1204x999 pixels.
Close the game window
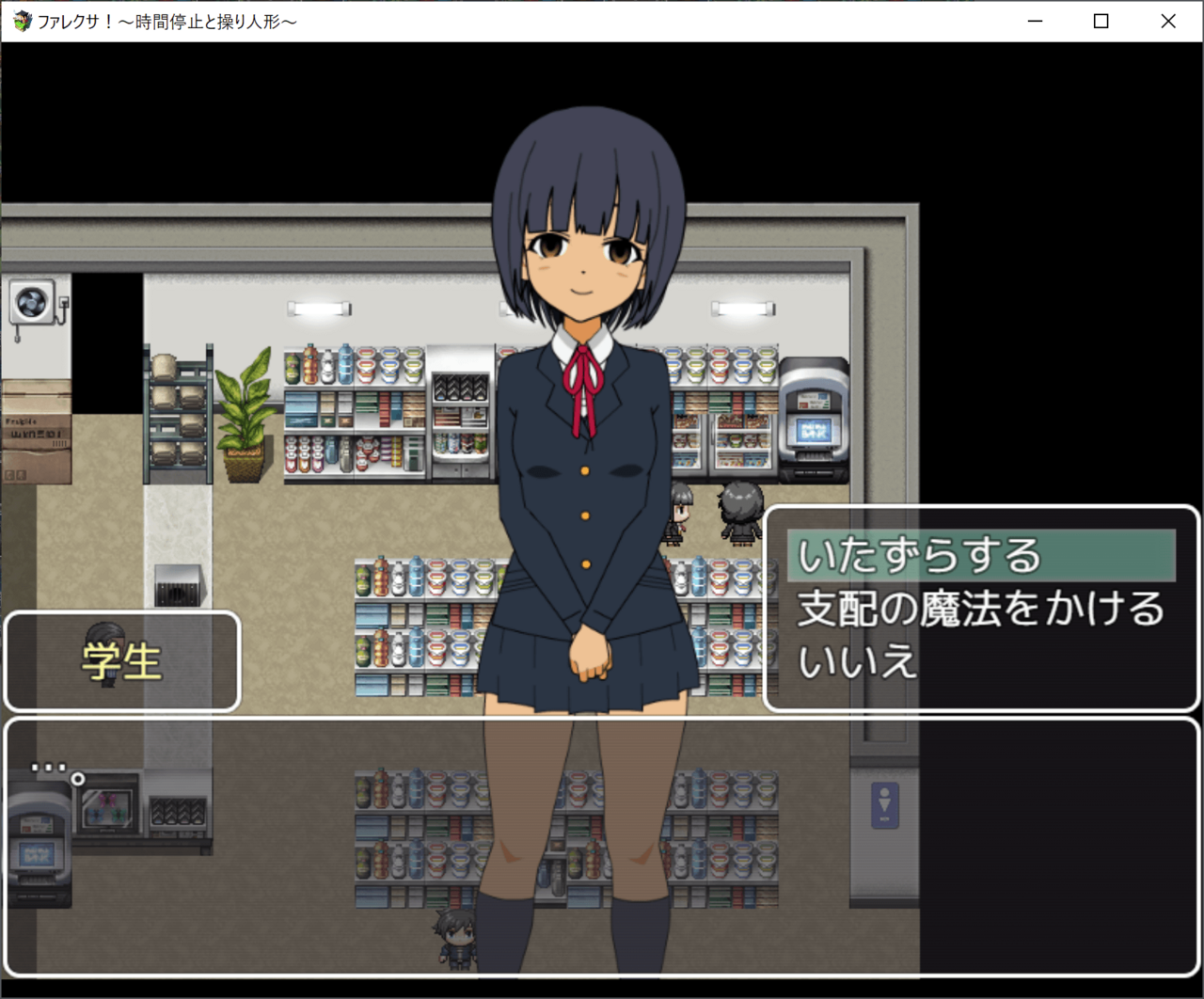coord(1168,21)
